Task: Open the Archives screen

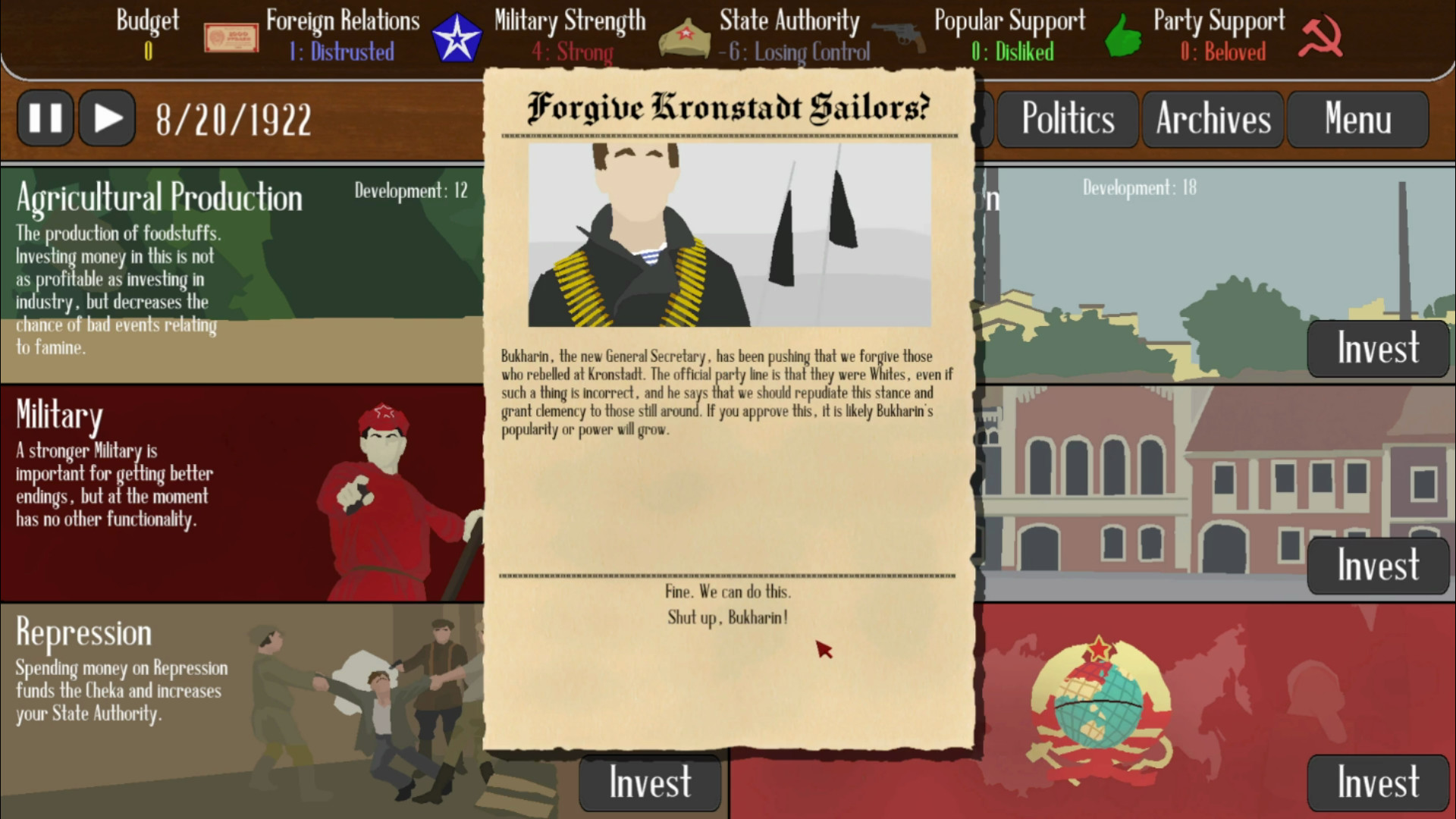Action: (x=1212, y=118)
